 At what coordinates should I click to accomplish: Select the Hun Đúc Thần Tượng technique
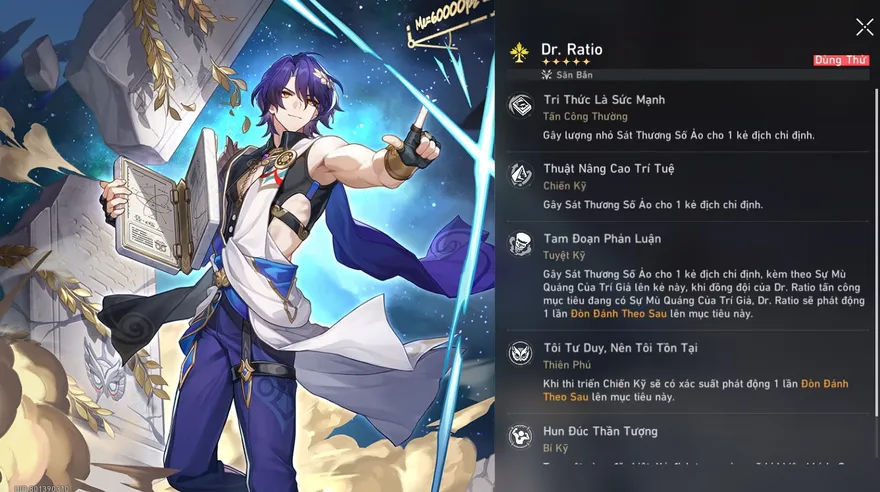600,432
